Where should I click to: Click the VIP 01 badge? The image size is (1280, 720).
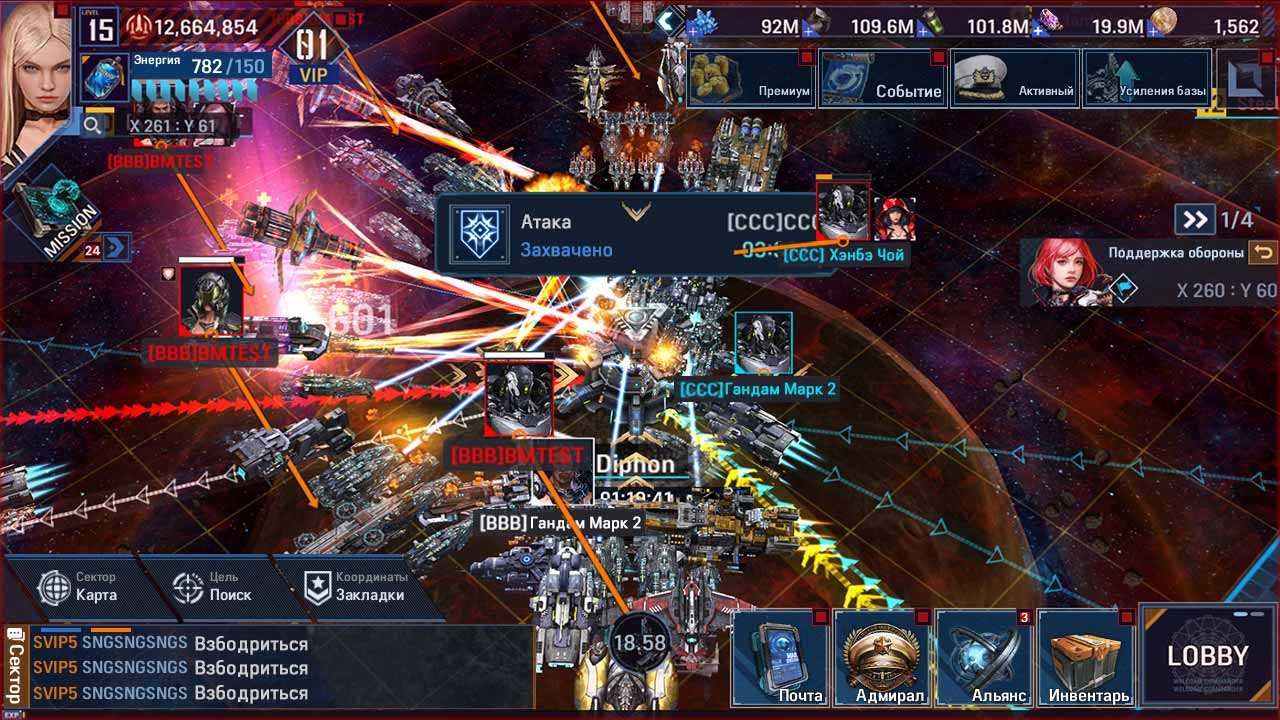pyautogui.click(x=312, y=52)
